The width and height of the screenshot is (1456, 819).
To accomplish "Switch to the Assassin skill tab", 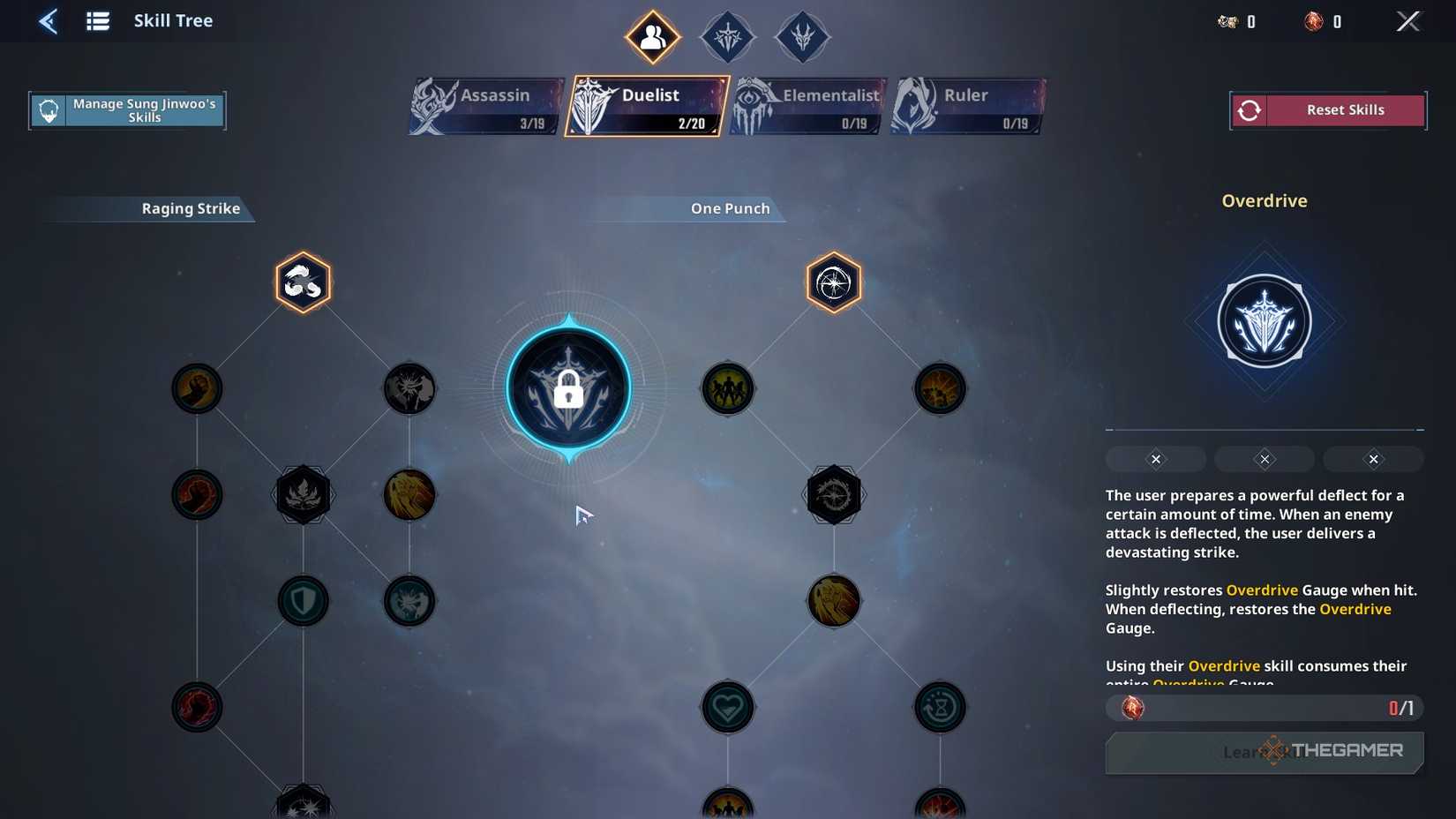I will (x=485, y=105).
